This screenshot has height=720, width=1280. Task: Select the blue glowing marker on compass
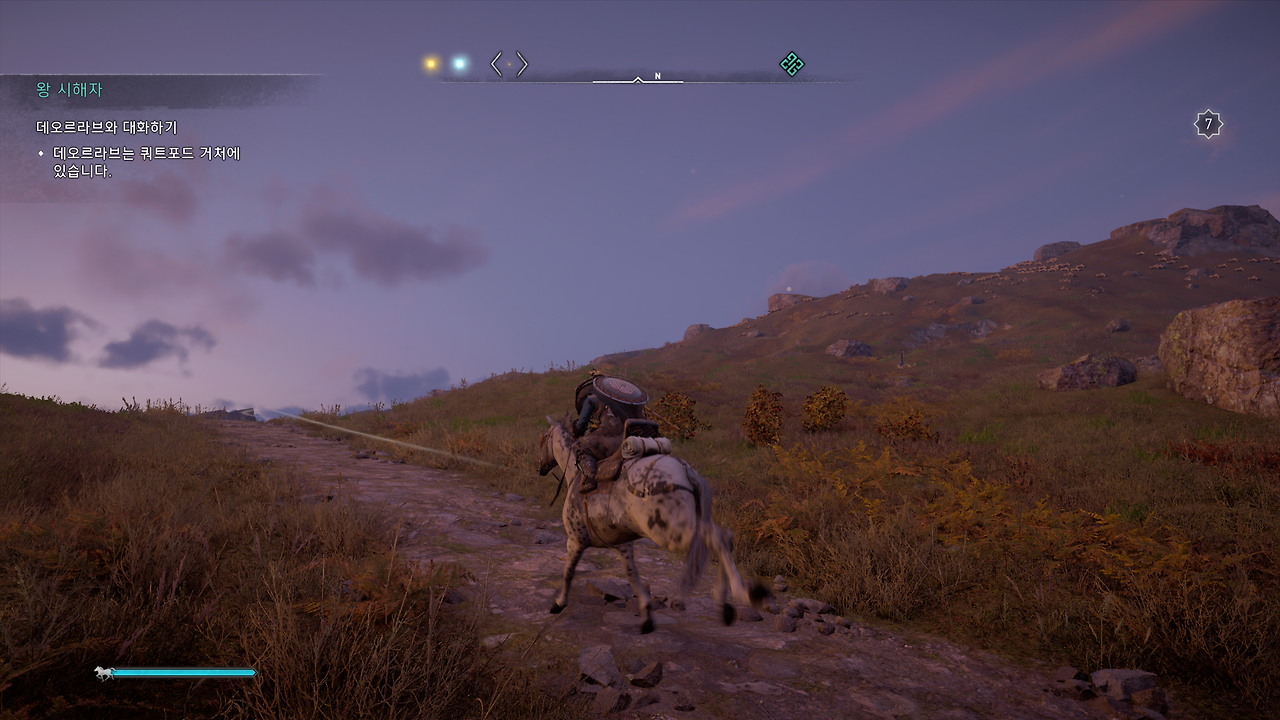coord(459,63)
